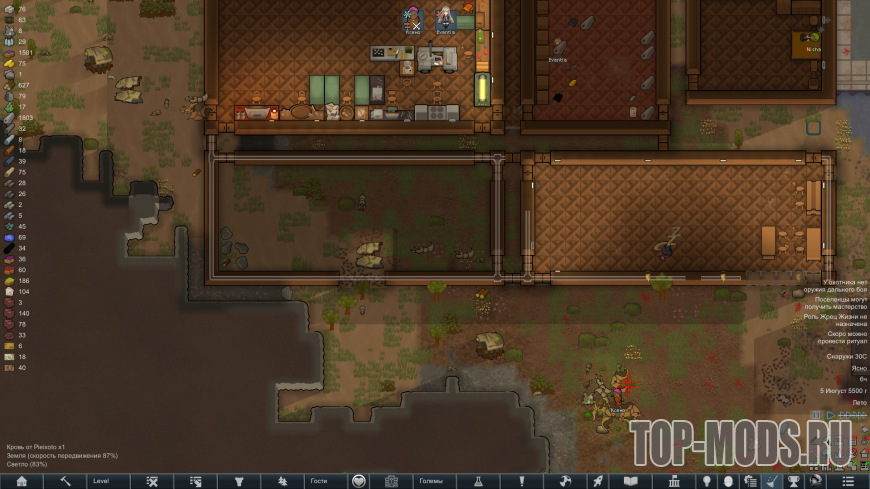Viewport: 870px width, 489px height.
Task: Open the main menu list button
Action: (x=849, y=481)
